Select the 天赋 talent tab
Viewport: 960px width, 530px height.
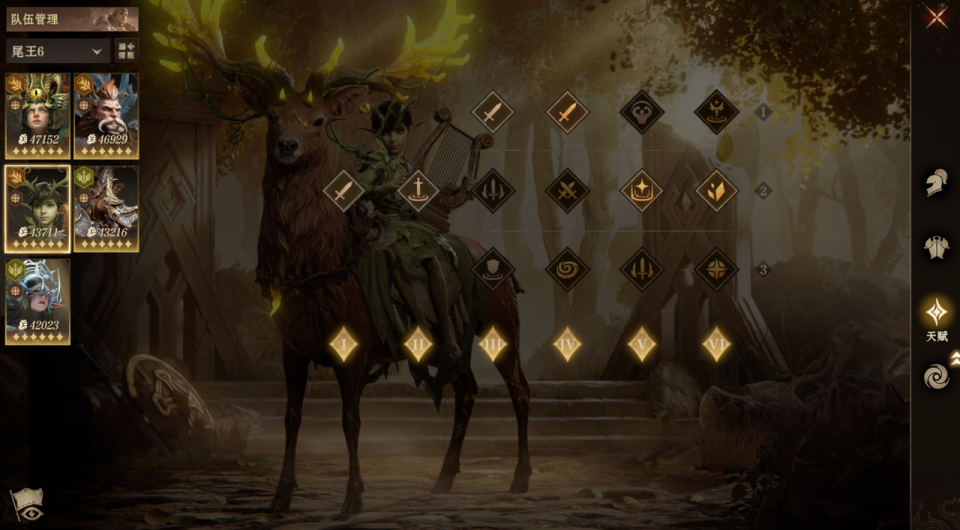click(937, 313)
